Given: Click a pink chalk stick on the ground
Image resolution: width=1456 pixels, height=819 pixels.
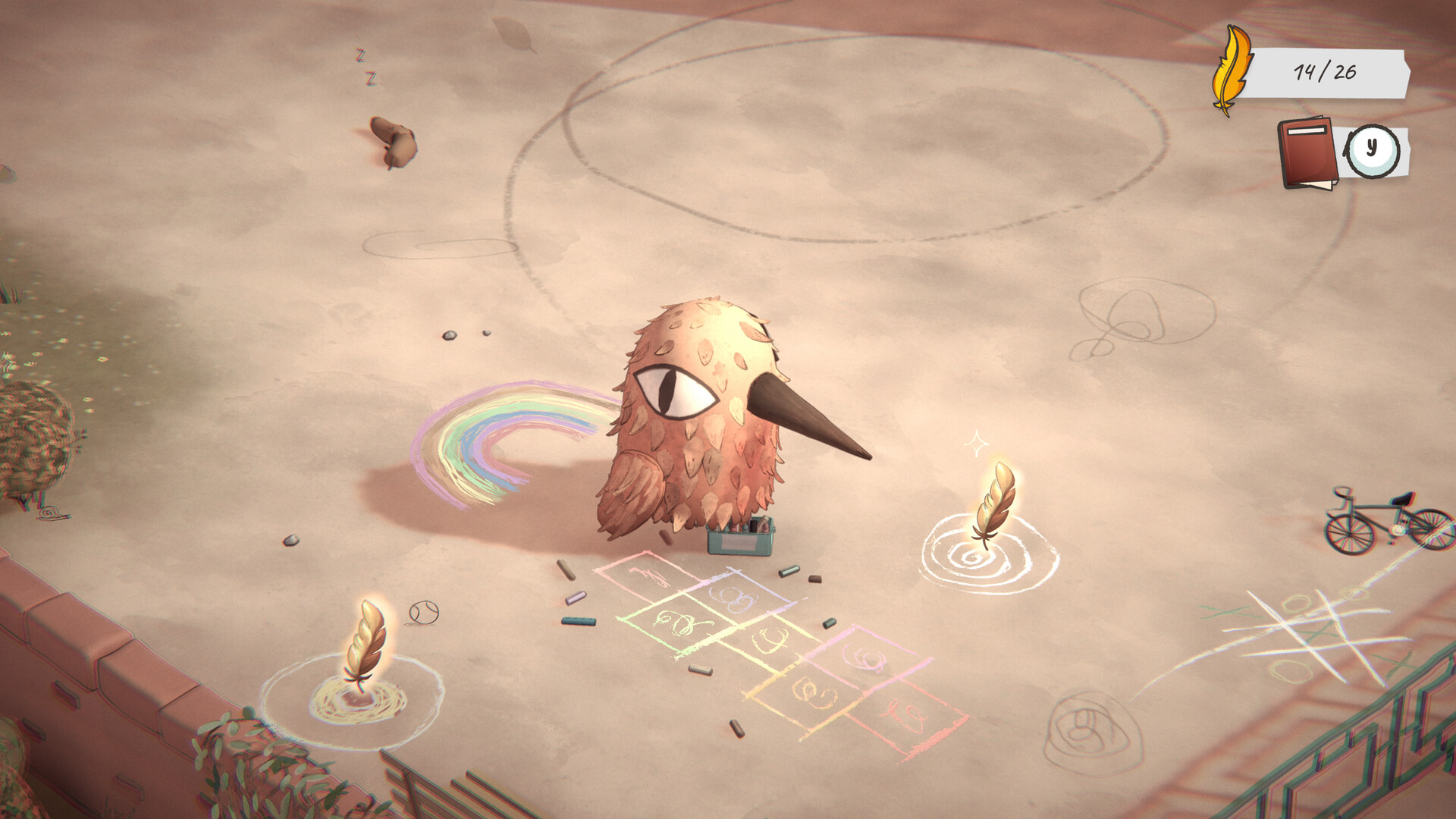Looking at the screenshot, I should (576, 599).
